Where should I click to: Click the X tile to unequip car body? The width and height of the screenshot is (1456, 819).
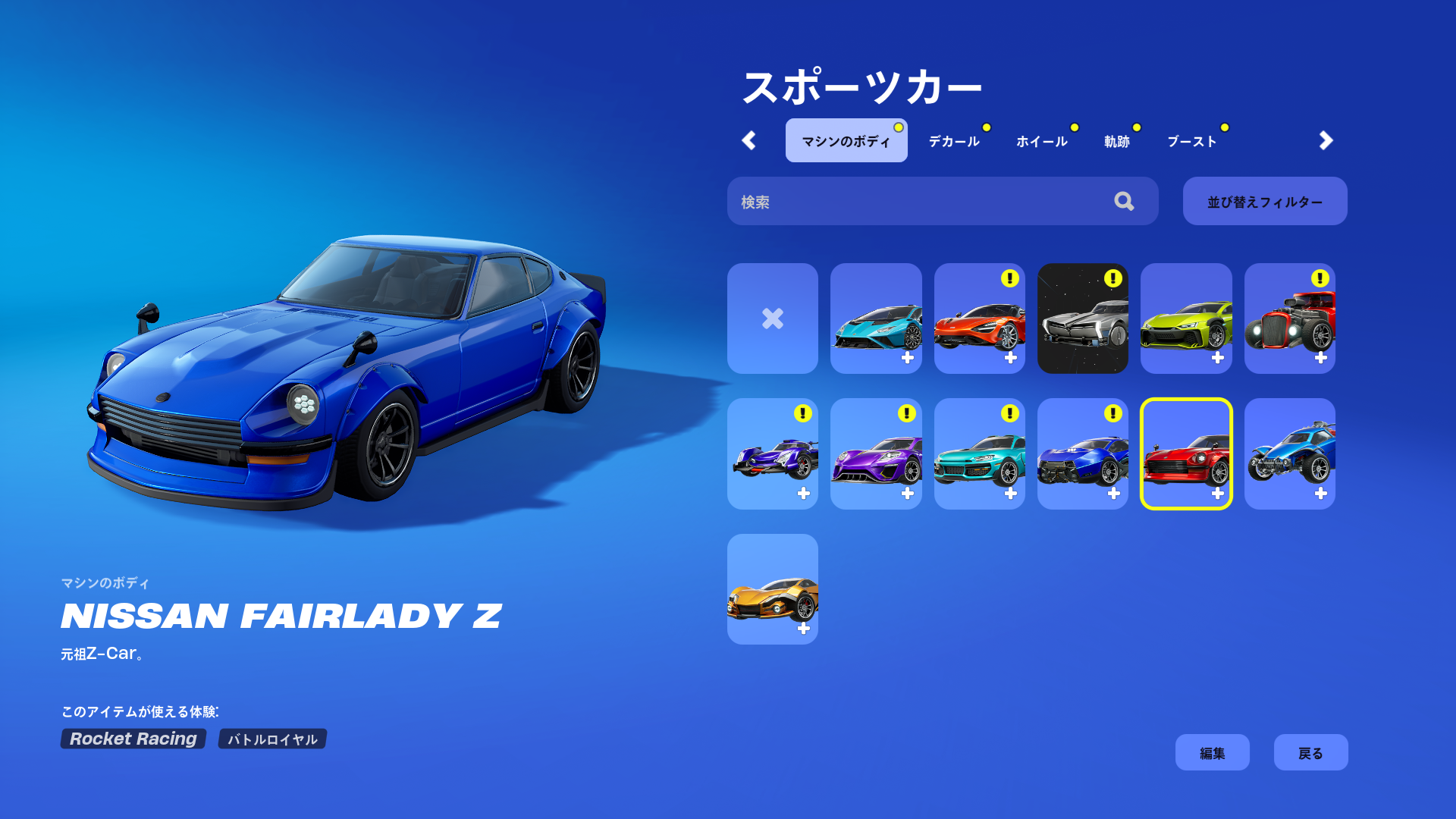(772, 318)
